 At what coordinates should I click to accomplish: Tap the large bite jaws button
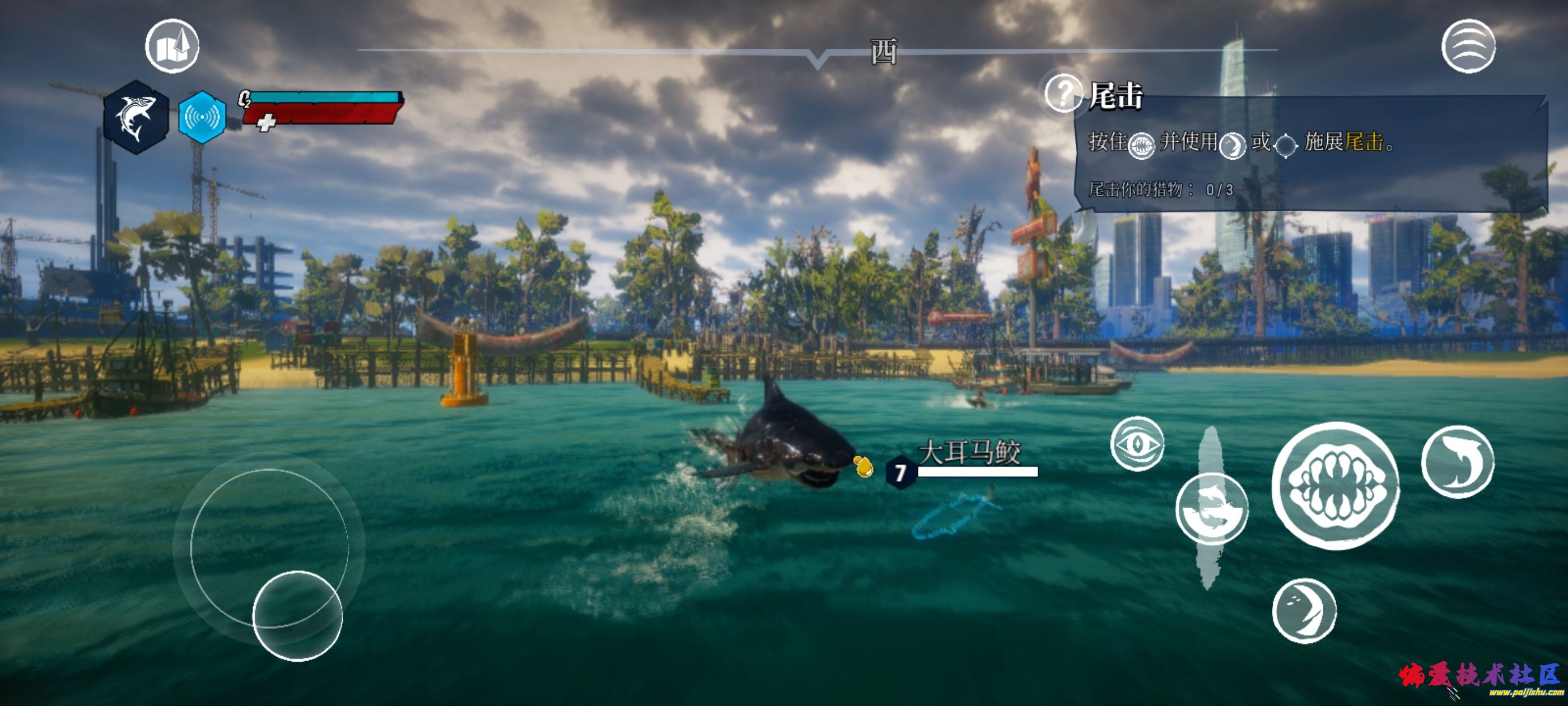tap(1336, 485)
